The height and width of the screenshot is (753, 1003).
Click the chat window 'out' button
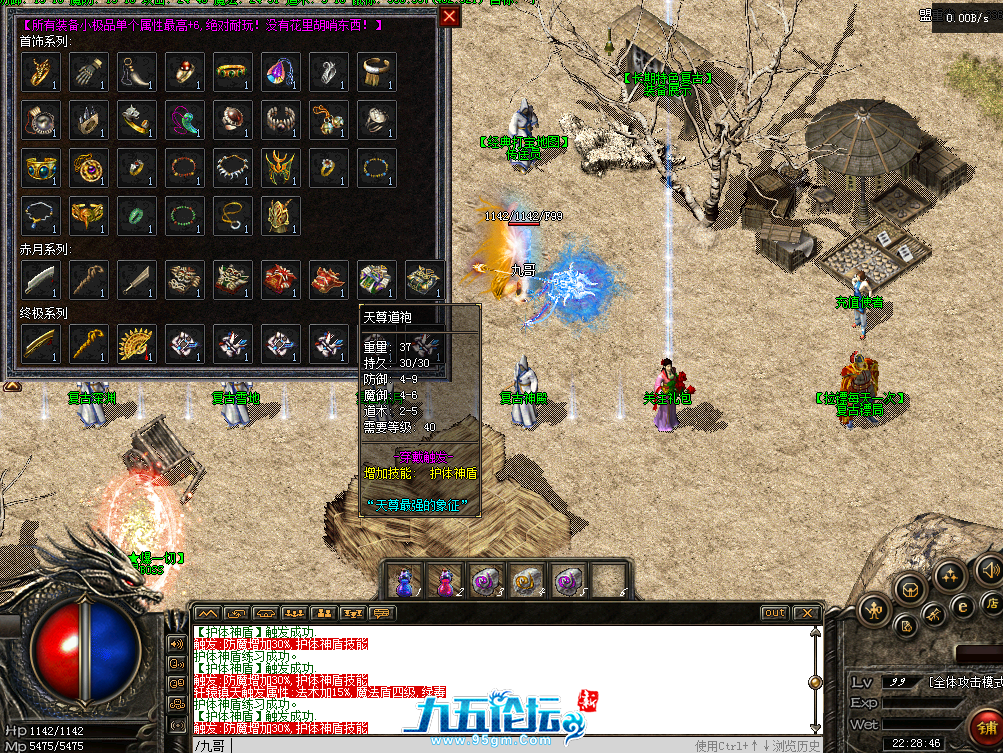coord(774,613)
